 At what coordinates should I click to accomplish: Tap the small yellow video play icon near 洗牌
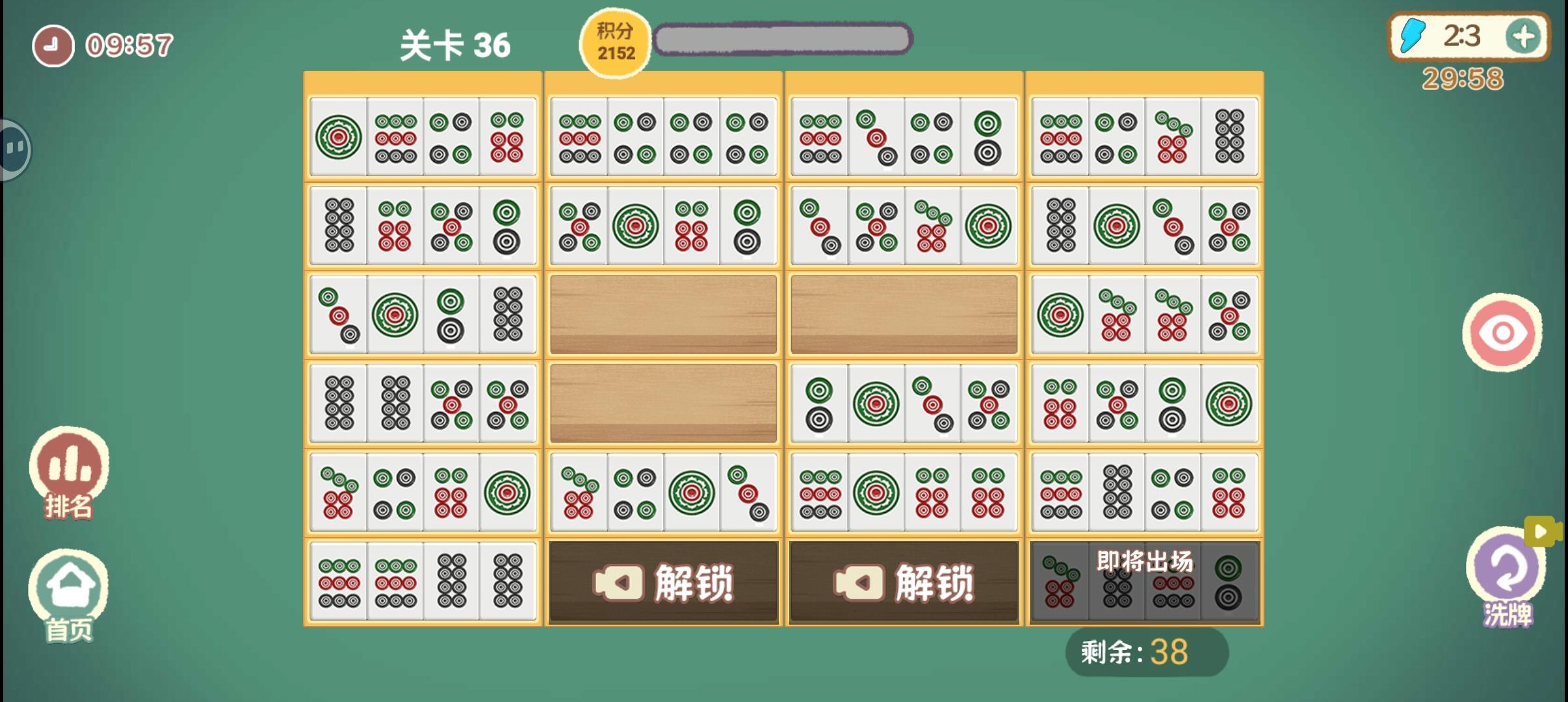point(1541,532)
